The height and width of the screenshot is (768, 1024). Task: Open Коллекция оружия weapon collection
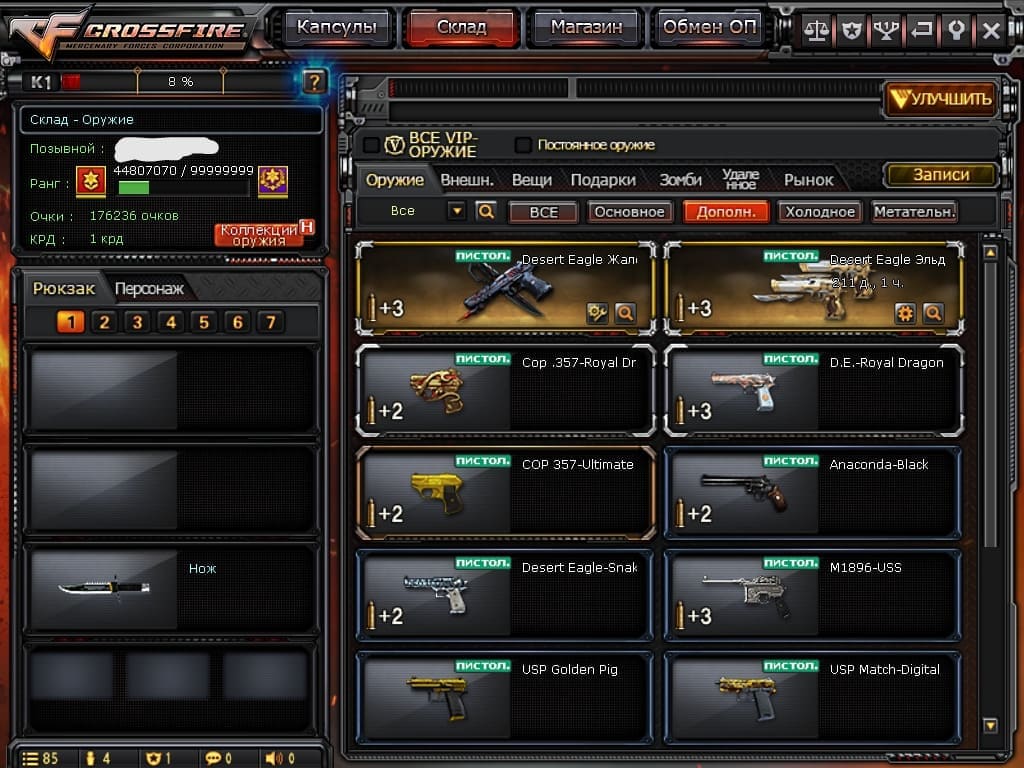[x=260, y=235]
